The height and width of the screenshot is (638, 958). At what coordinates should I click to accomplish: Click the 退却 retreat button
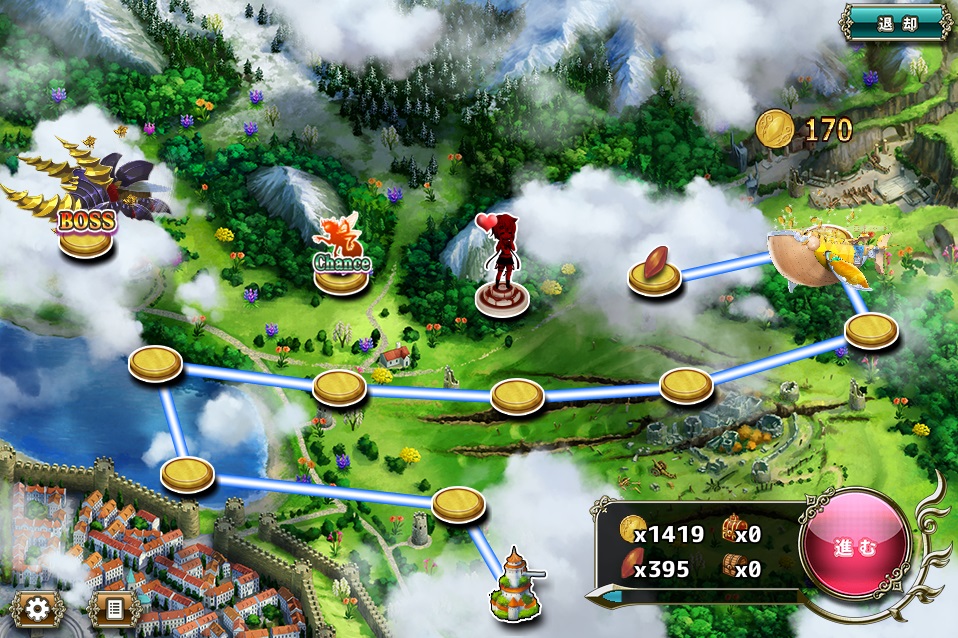[x=896, y=22]
